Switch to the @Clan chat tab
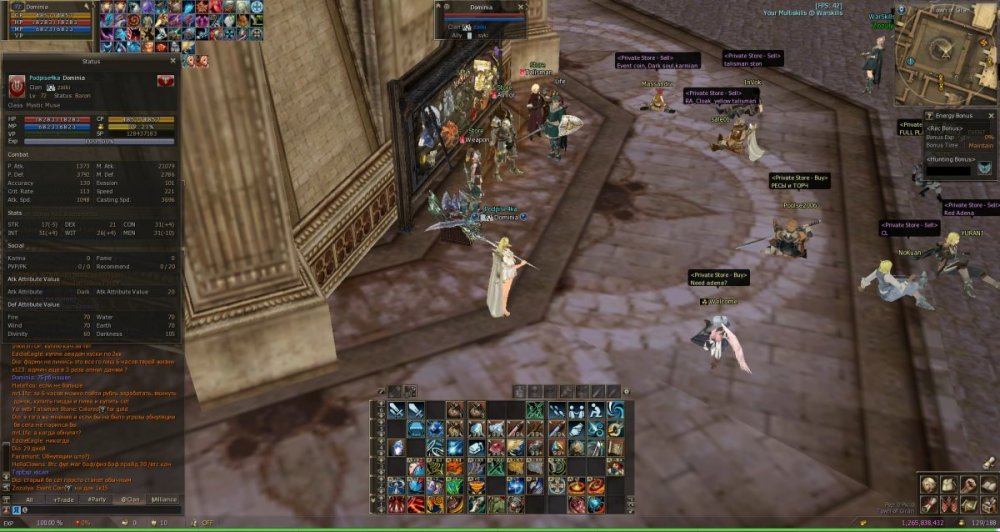Image resolution: width=1000 pixels, height=532 pixels. (x=130, y=499)
